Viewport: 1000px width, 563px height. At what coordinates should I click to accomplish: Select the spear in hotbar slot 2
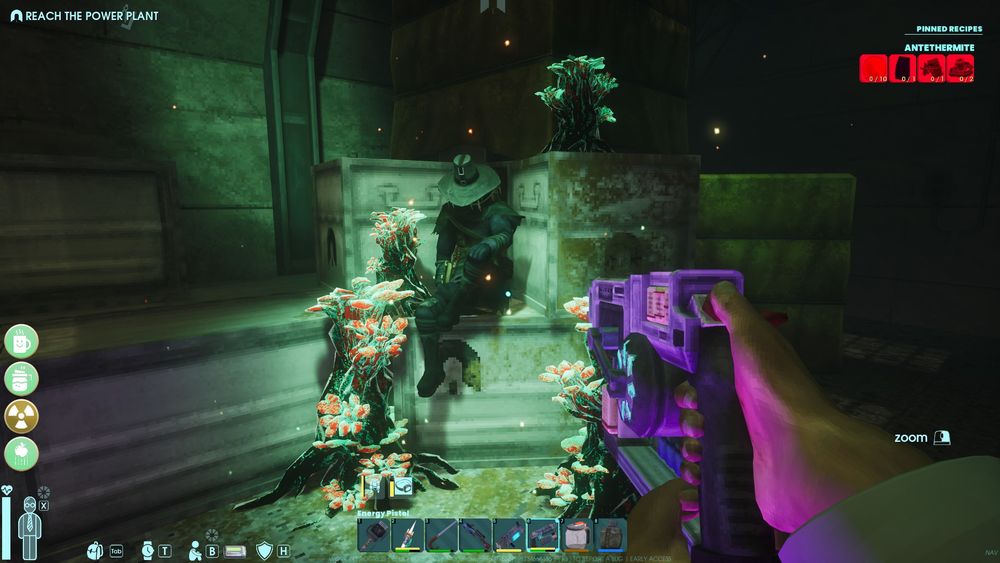tap(407, 535)
